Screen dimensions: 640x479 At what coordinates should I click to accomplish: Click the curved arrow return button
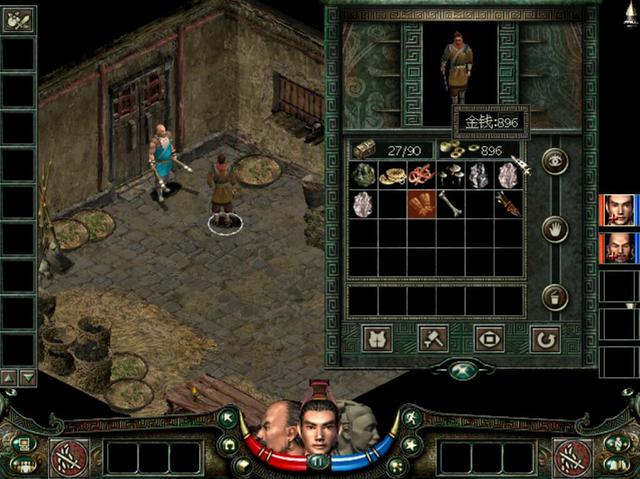pos(545,338)
